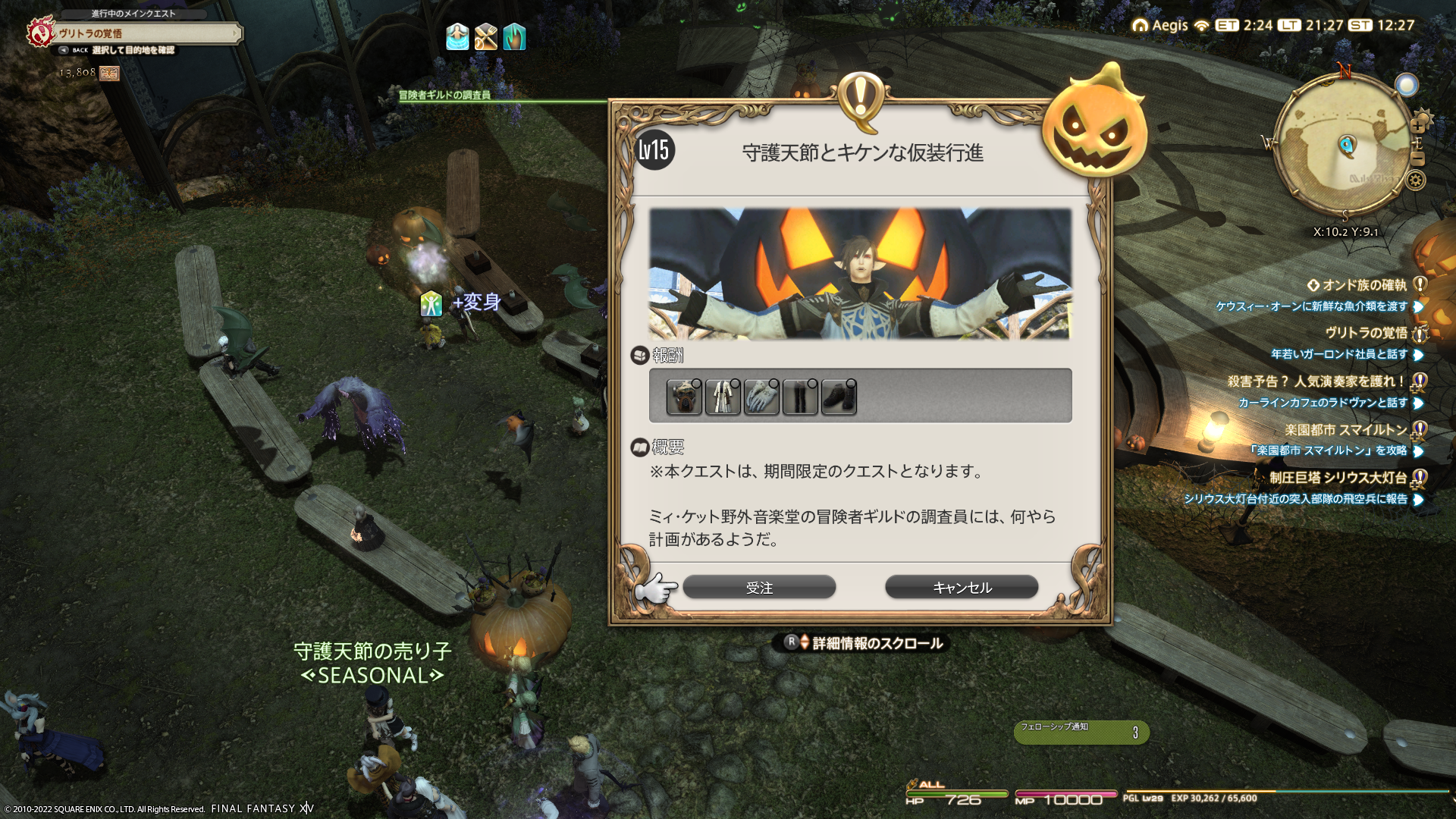Select the black boots reward icon
The height and width of the screenshot is (819, 1456).
click(839, 397)
